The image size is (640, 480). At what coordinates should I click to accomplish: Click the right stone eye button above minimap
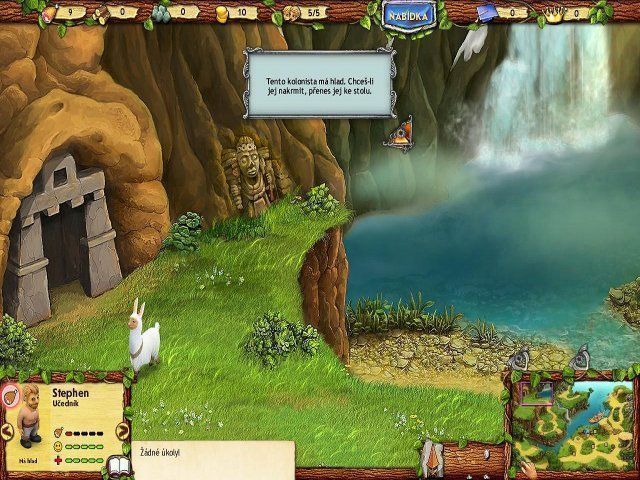pyautogui.click(x=580, y=358)
